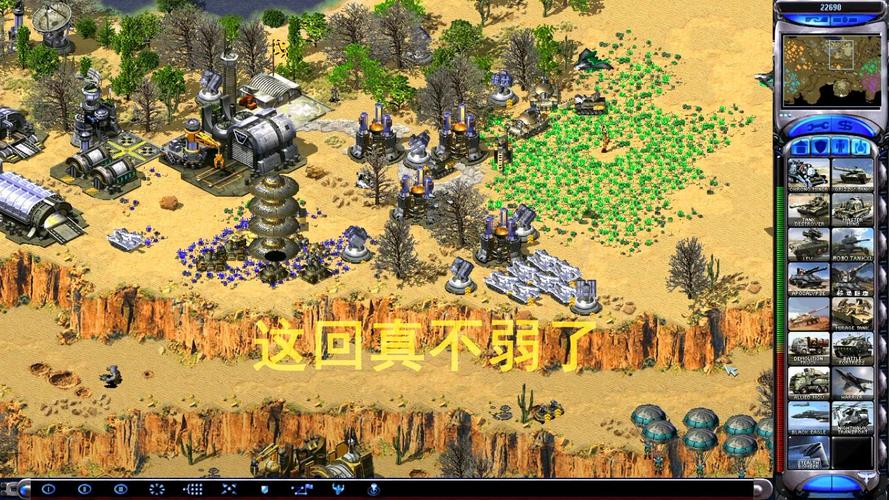This screenshot has width=889, height=500.
Task: Activate the shield guard command button
Action: click(x=263, y=489)
